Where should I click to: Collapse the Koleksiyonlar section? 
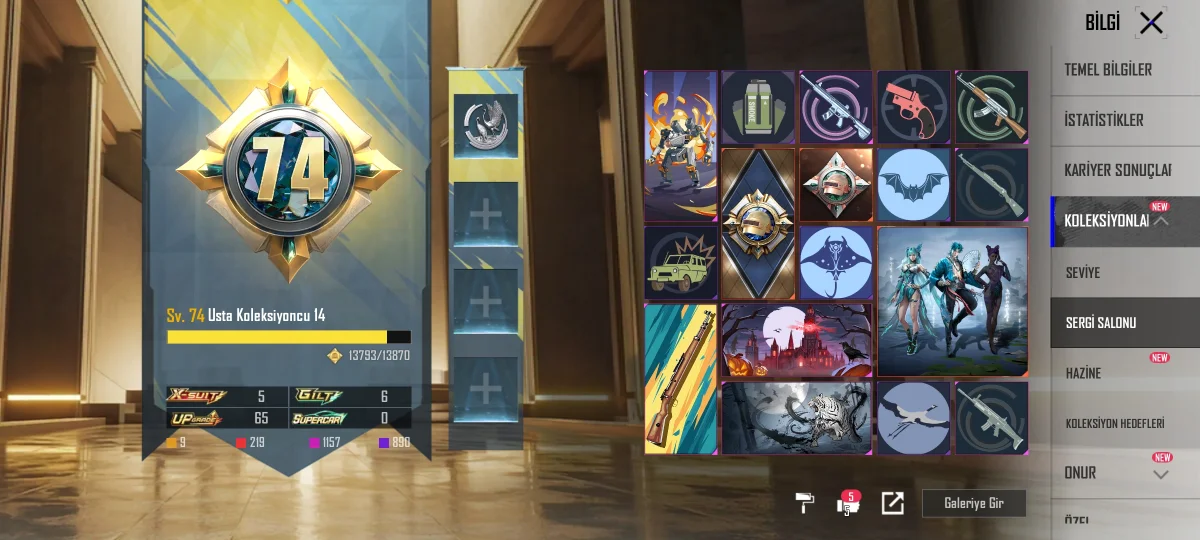(x=1161, y=221)
